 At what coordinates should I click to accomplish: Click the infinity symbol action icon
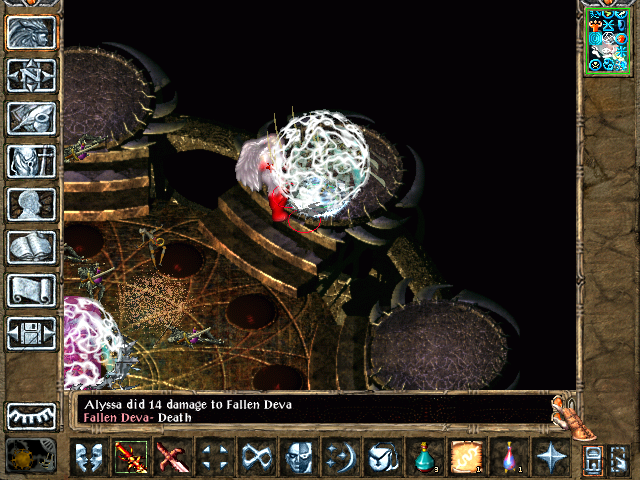tap(257, 459)
